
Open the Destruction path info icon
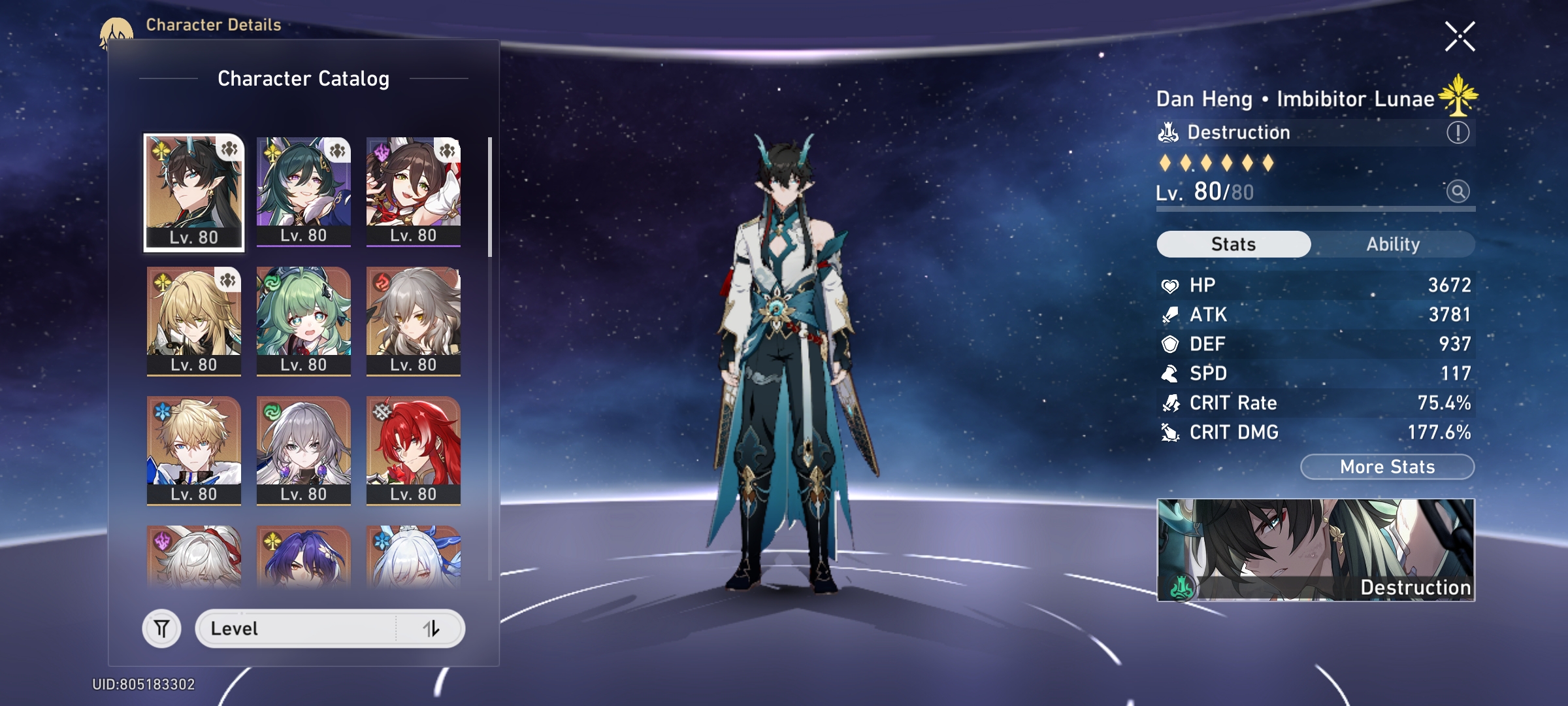1458,133
